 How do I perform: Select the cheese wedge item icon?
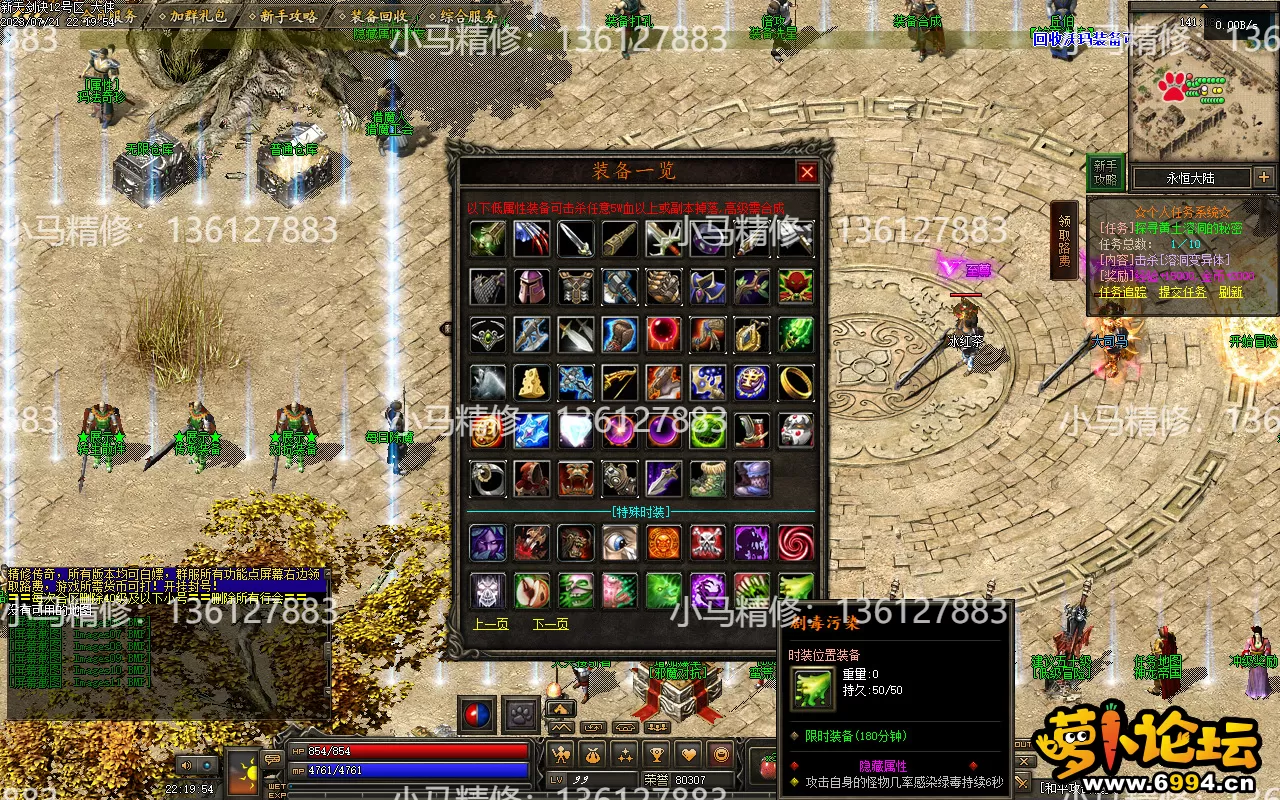click(x=532, y=382)
